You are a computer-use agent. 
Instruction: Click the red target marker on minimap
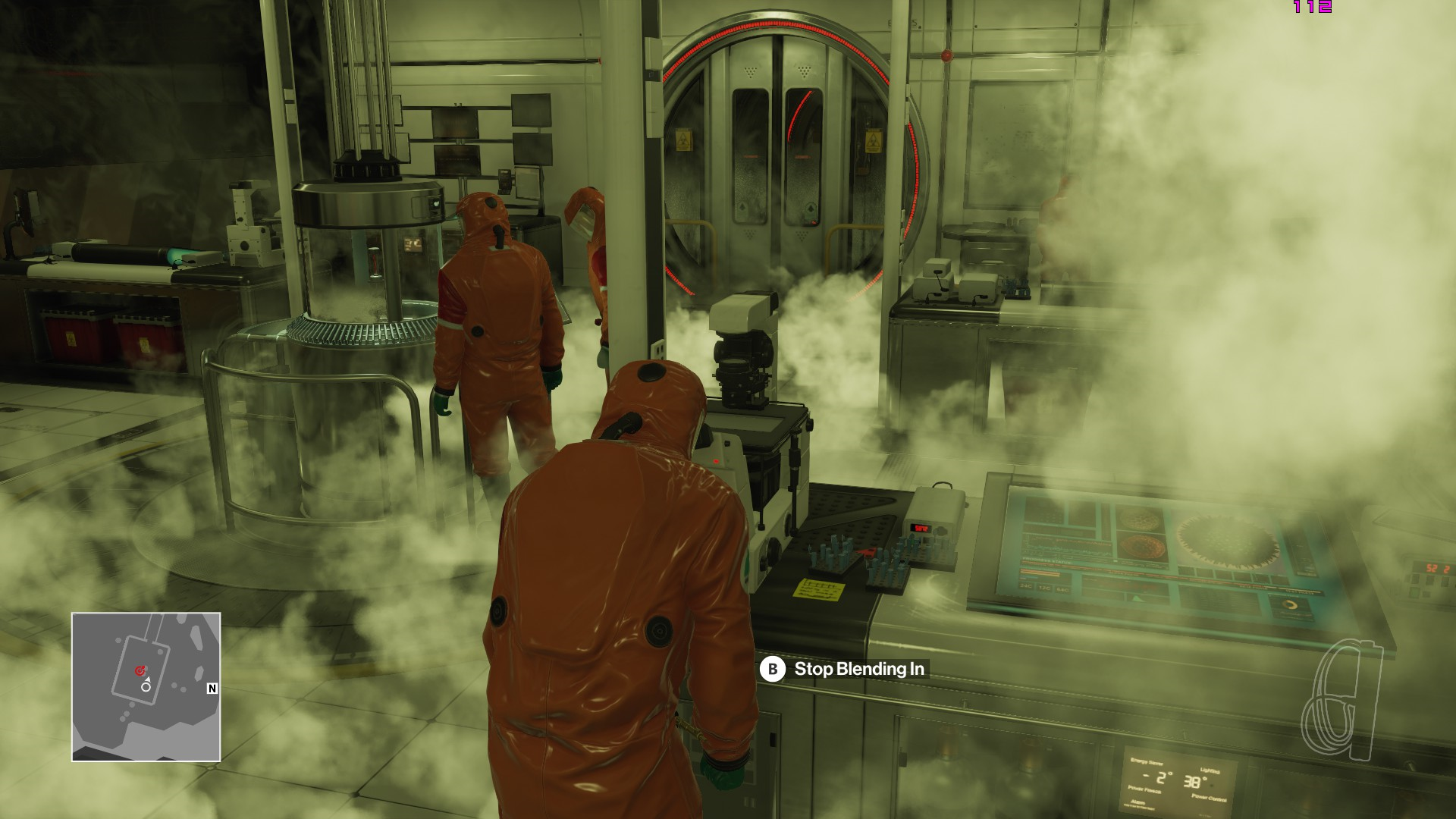click(139, 671)
